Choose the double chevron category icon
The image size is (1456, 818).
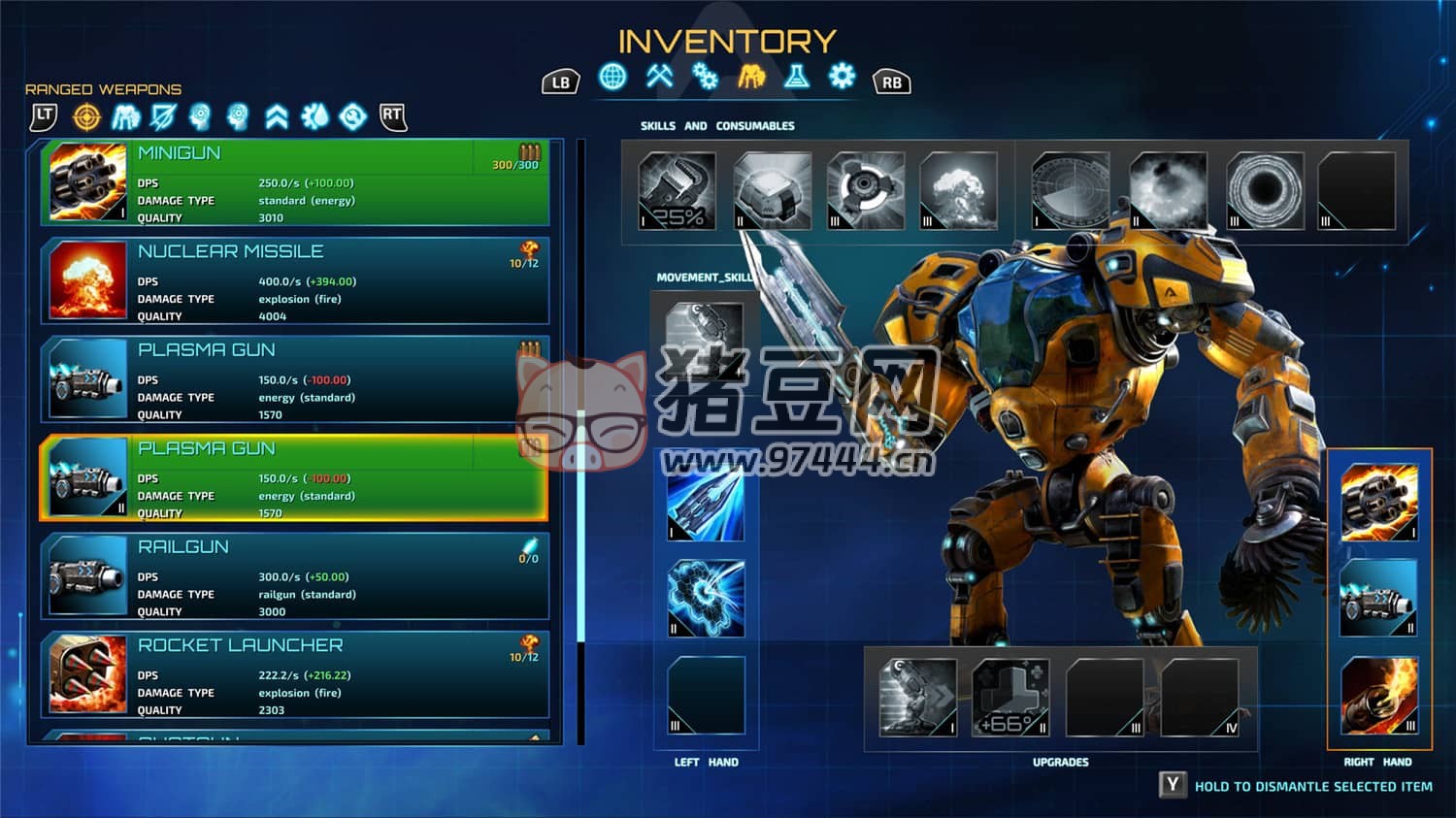[277, 117]
